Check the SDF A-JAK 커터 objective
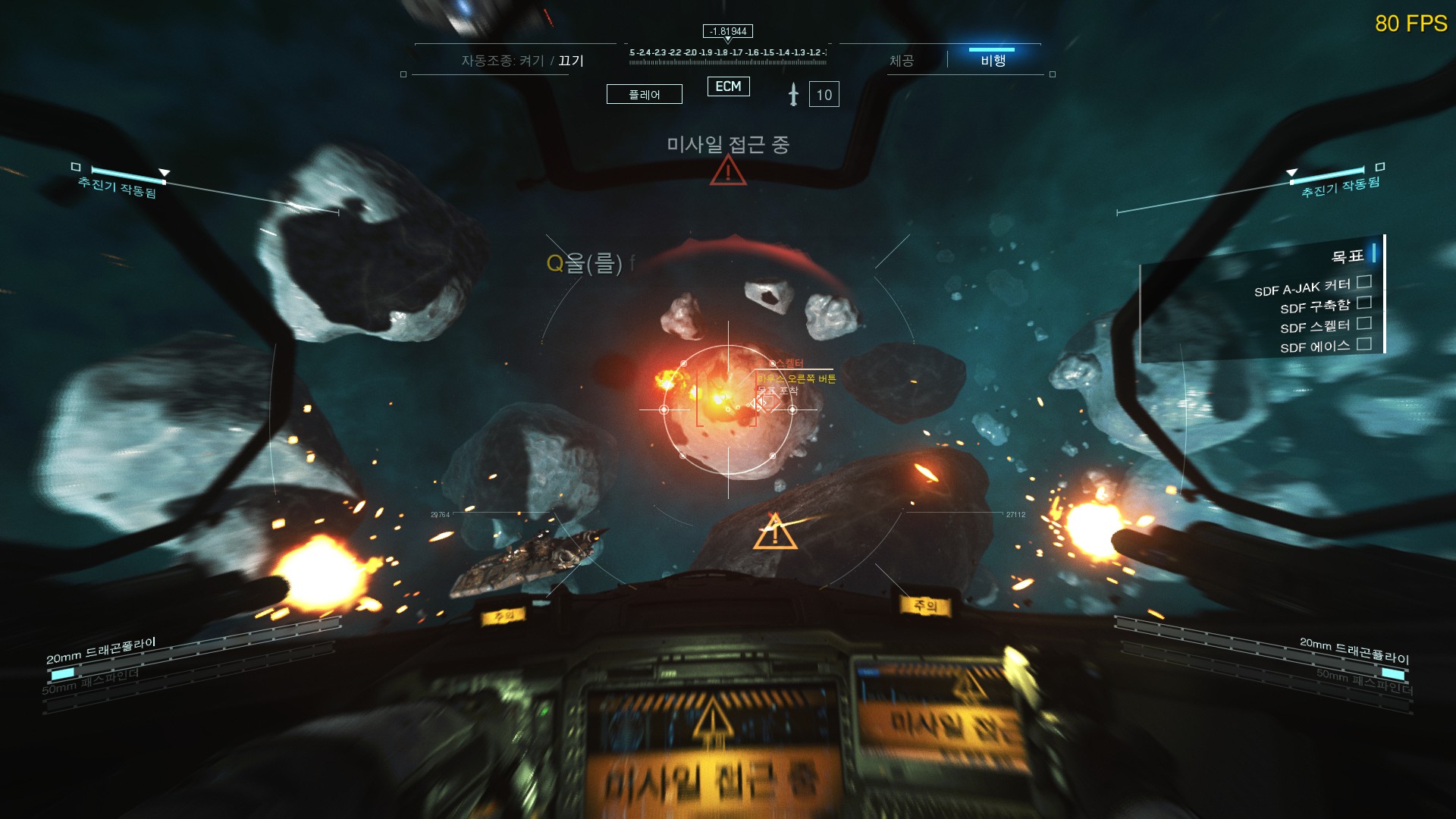This screenshot has width=1456, height=819. (1363, 282)
